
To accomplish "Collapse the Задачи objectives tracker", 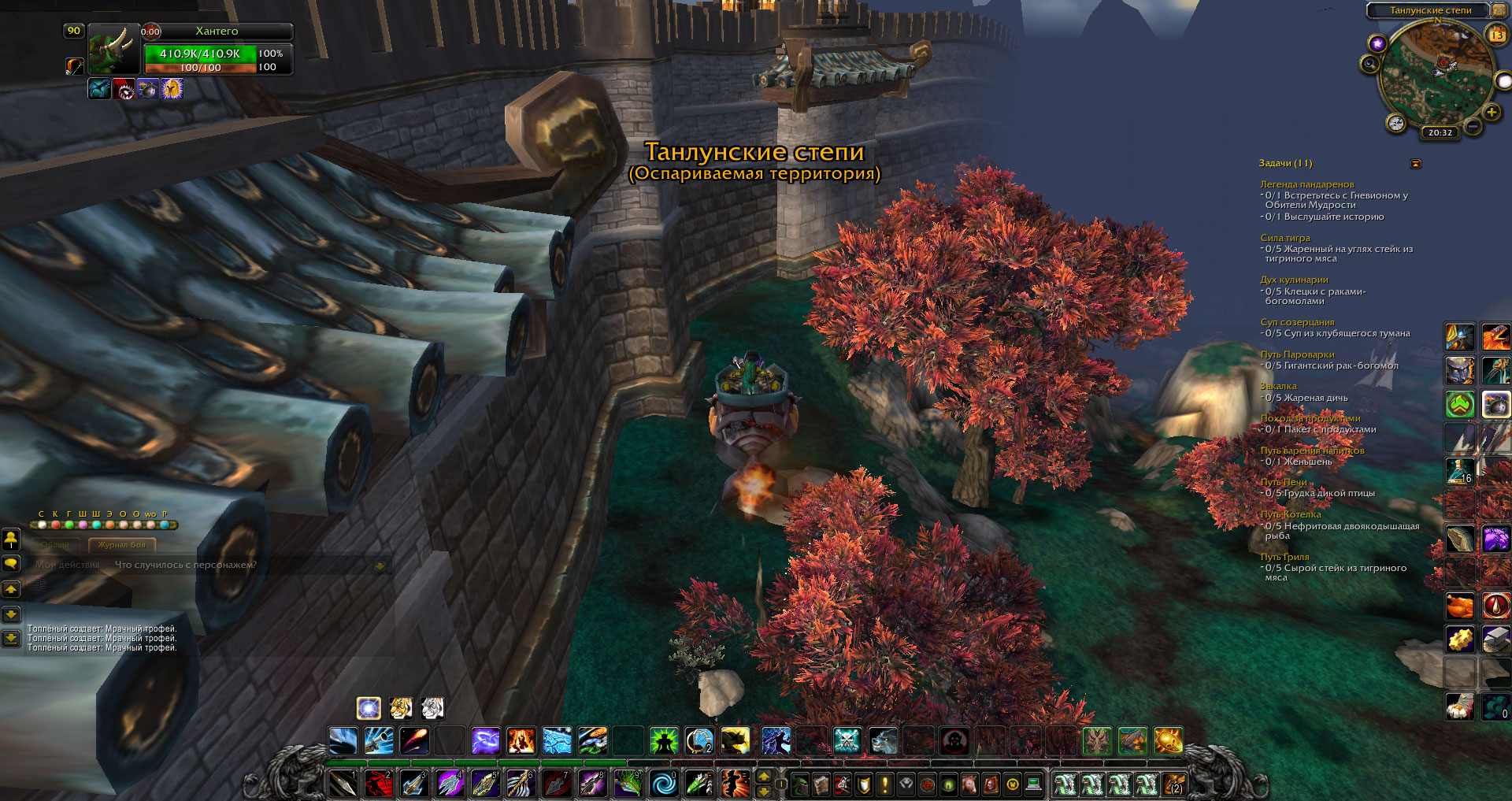I will pyautogui.click(x=1415, y=164).
